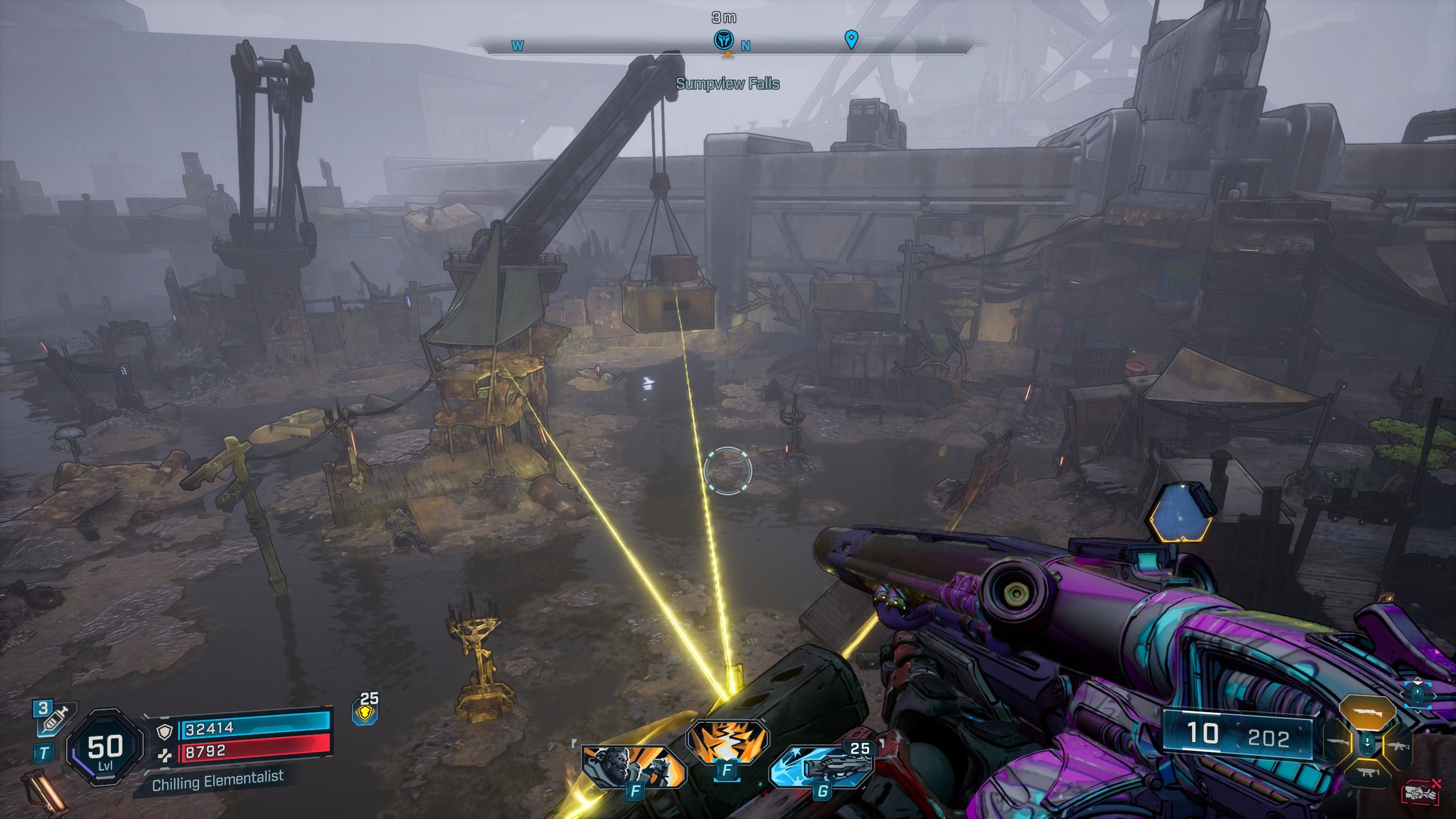Select the blue location pin on compass

point(851,40)
